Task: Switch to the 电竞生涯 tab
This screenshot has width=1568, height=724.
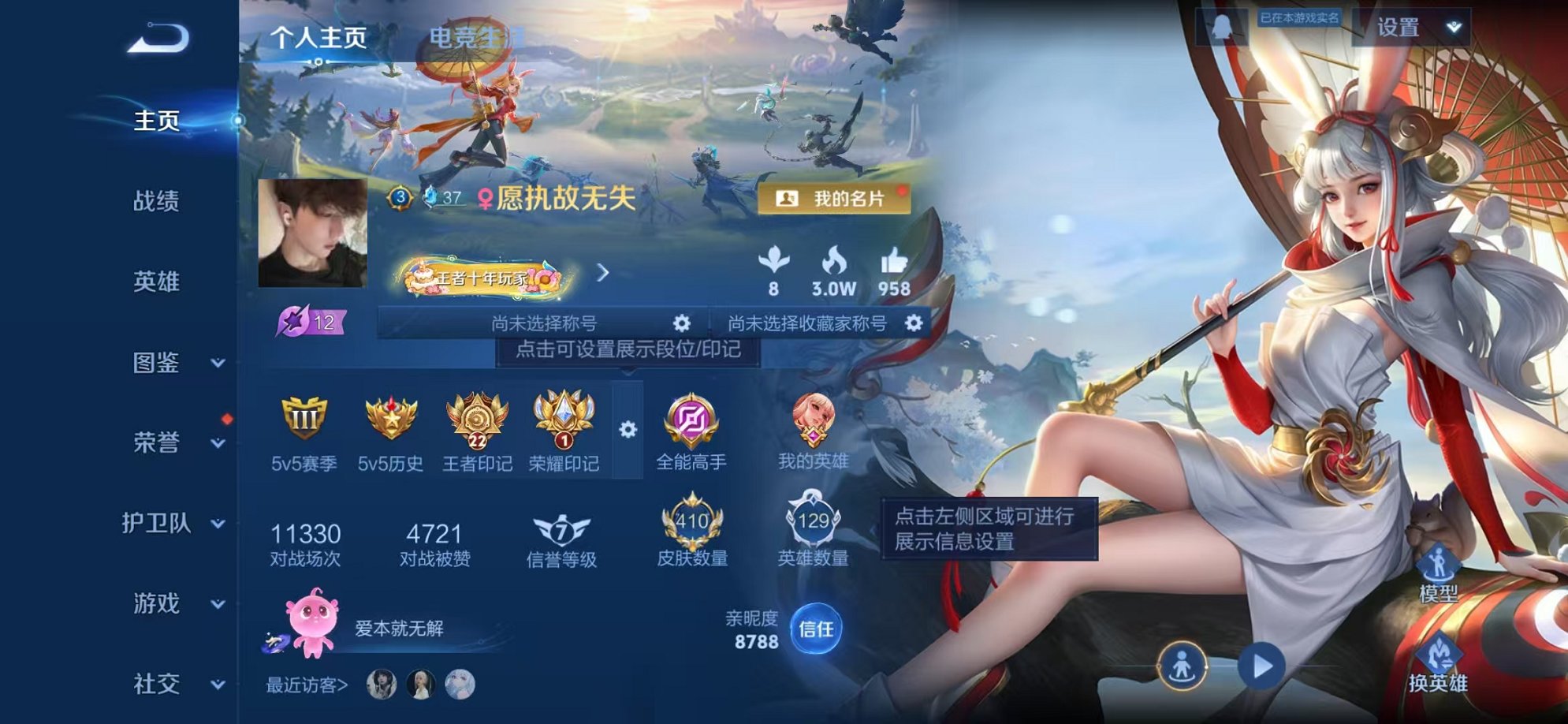Action: coord(473,35)
